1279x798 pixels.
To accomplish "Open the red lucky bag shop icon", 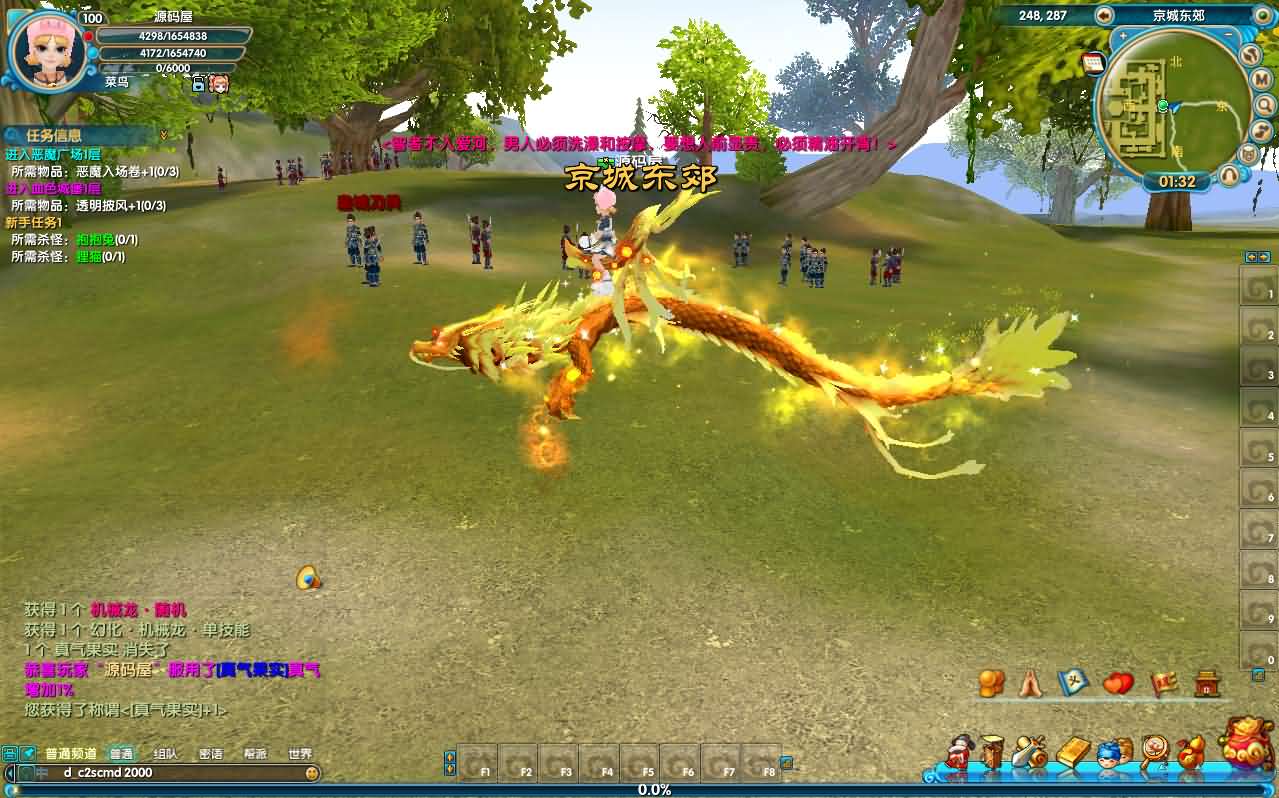I will click(x=1246, y=743).
